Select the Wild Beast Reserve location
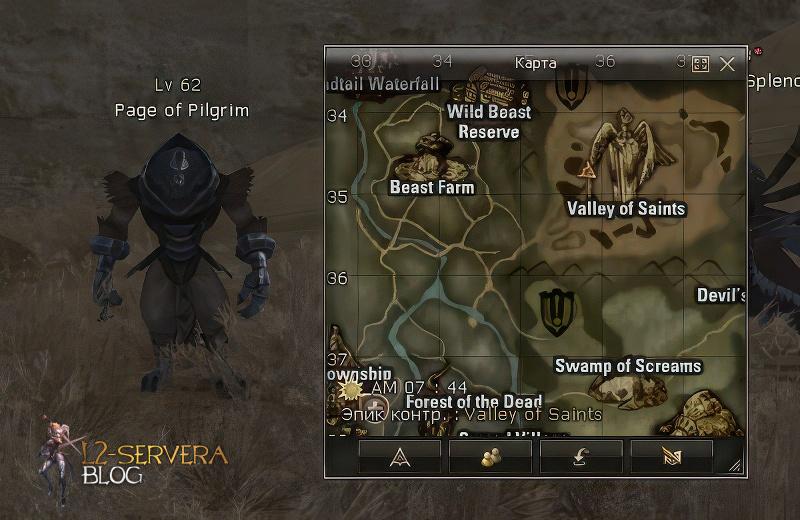Screen dimensions: 800x520 coord(489,122)
